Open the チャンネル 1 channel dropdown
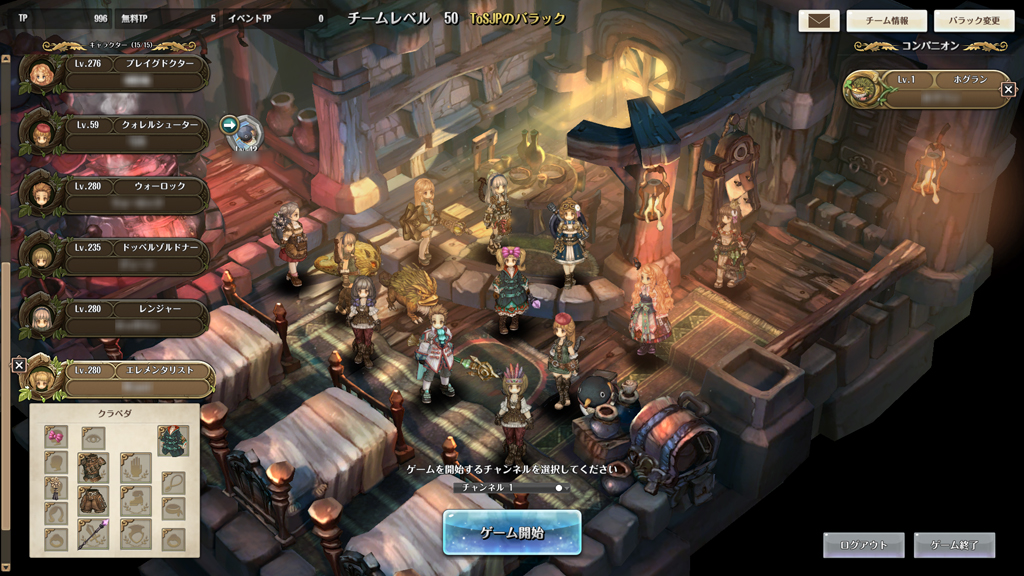Screen dimensions: 1024x576 [x=511, y=488]
